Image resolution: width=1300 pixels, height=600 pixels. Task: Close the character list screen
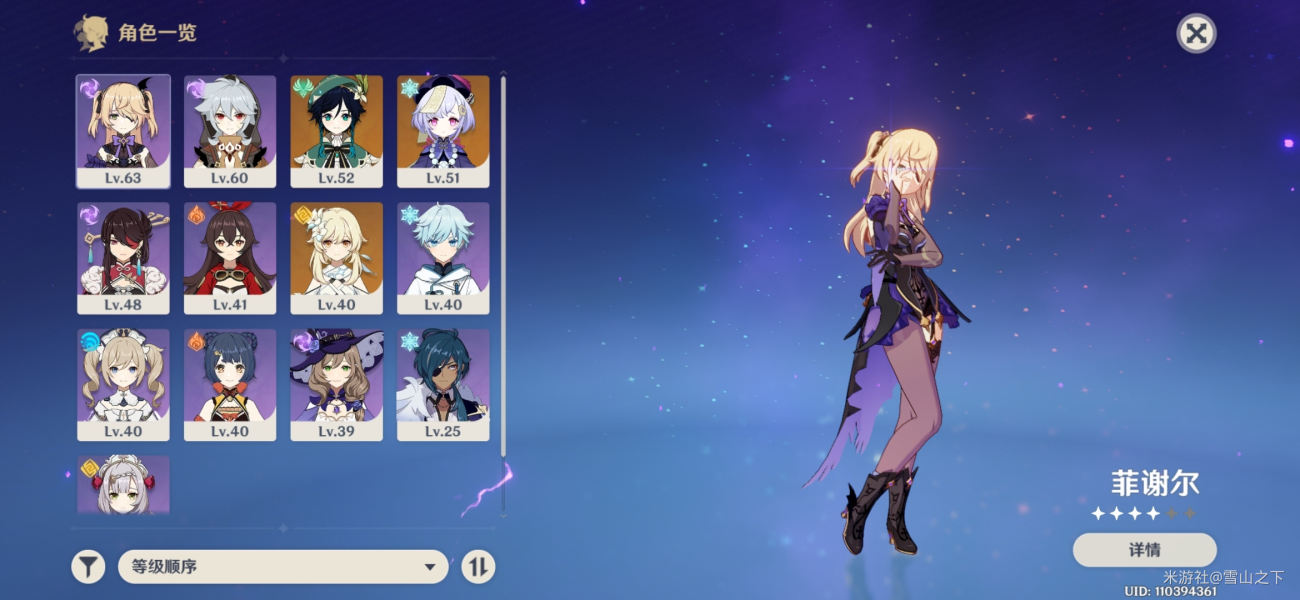pyautogui.click(x=1195, y=34)
